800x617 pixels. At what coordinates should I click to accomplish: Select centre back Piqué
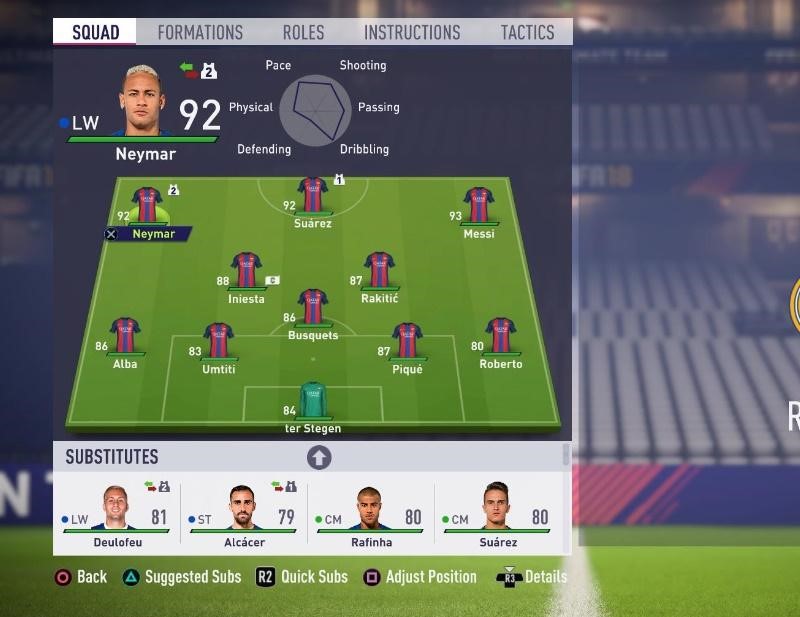[407, 342]
